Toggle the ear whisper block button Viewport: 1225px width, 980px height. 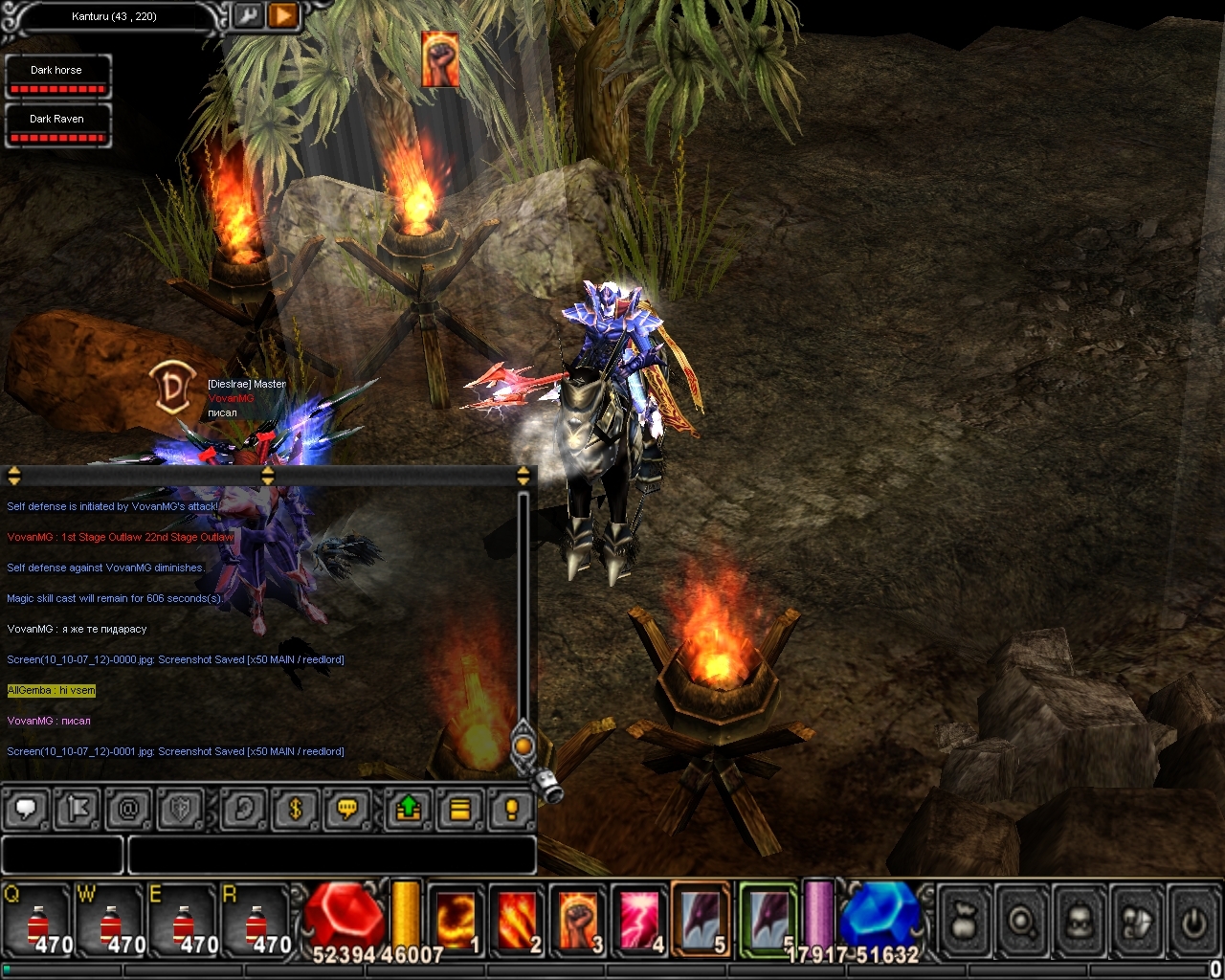tap(244, 810)
